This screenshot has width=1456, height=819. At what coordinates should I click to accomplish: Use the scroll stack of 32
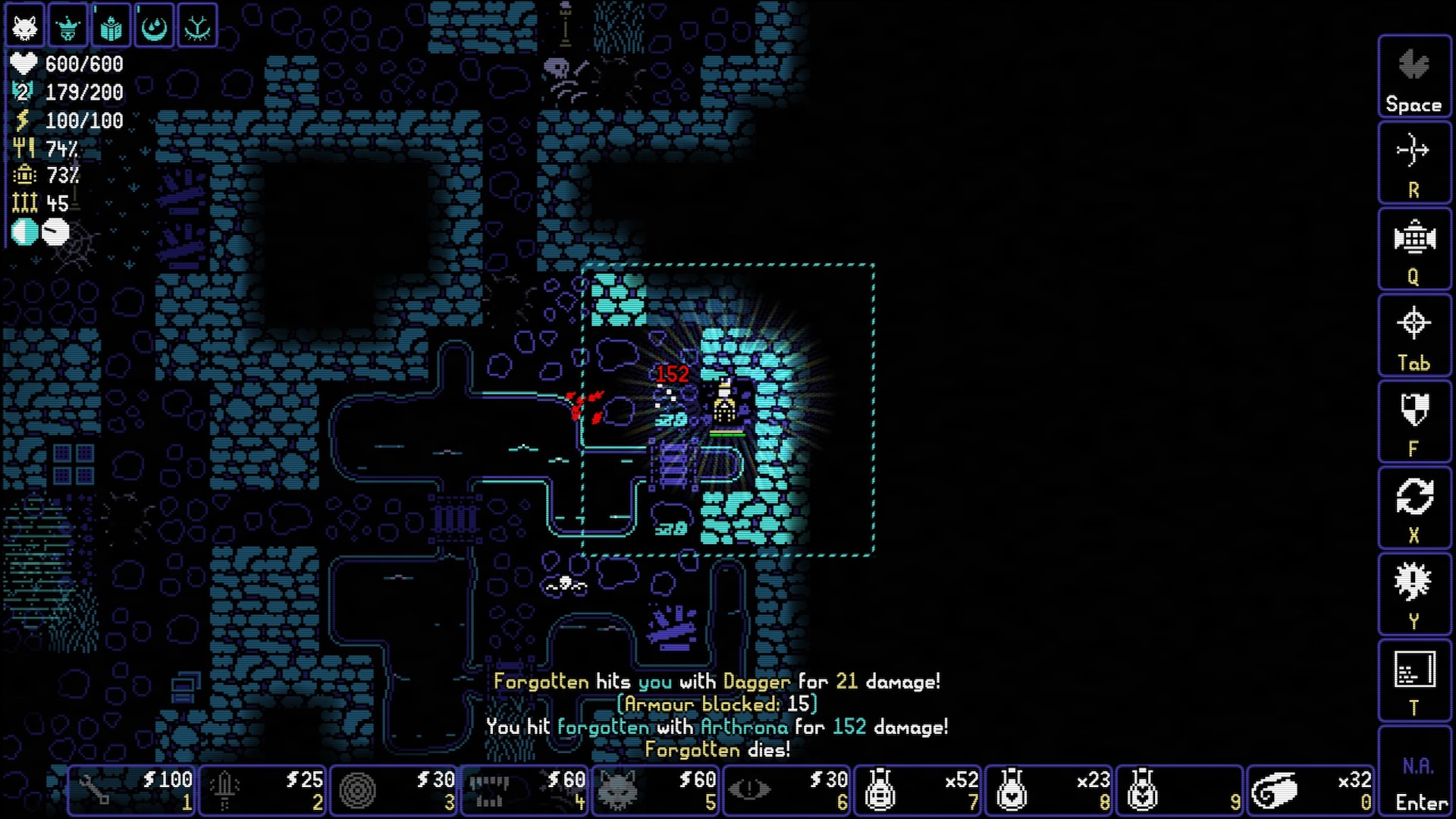pyautogui.click(x=1310, y=790)
